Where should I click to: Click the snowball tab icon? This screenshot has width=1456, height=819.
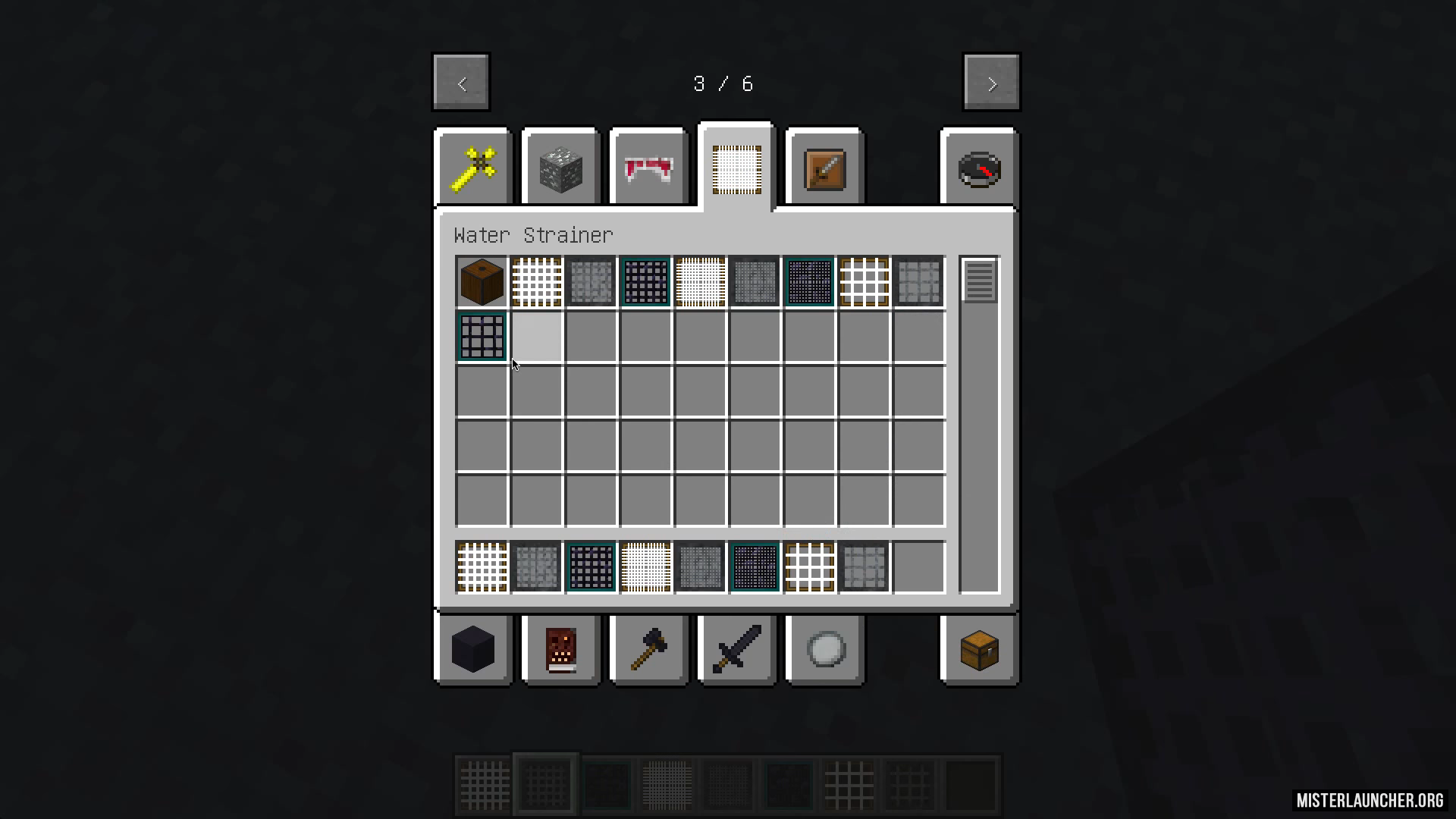coord(824,650)
